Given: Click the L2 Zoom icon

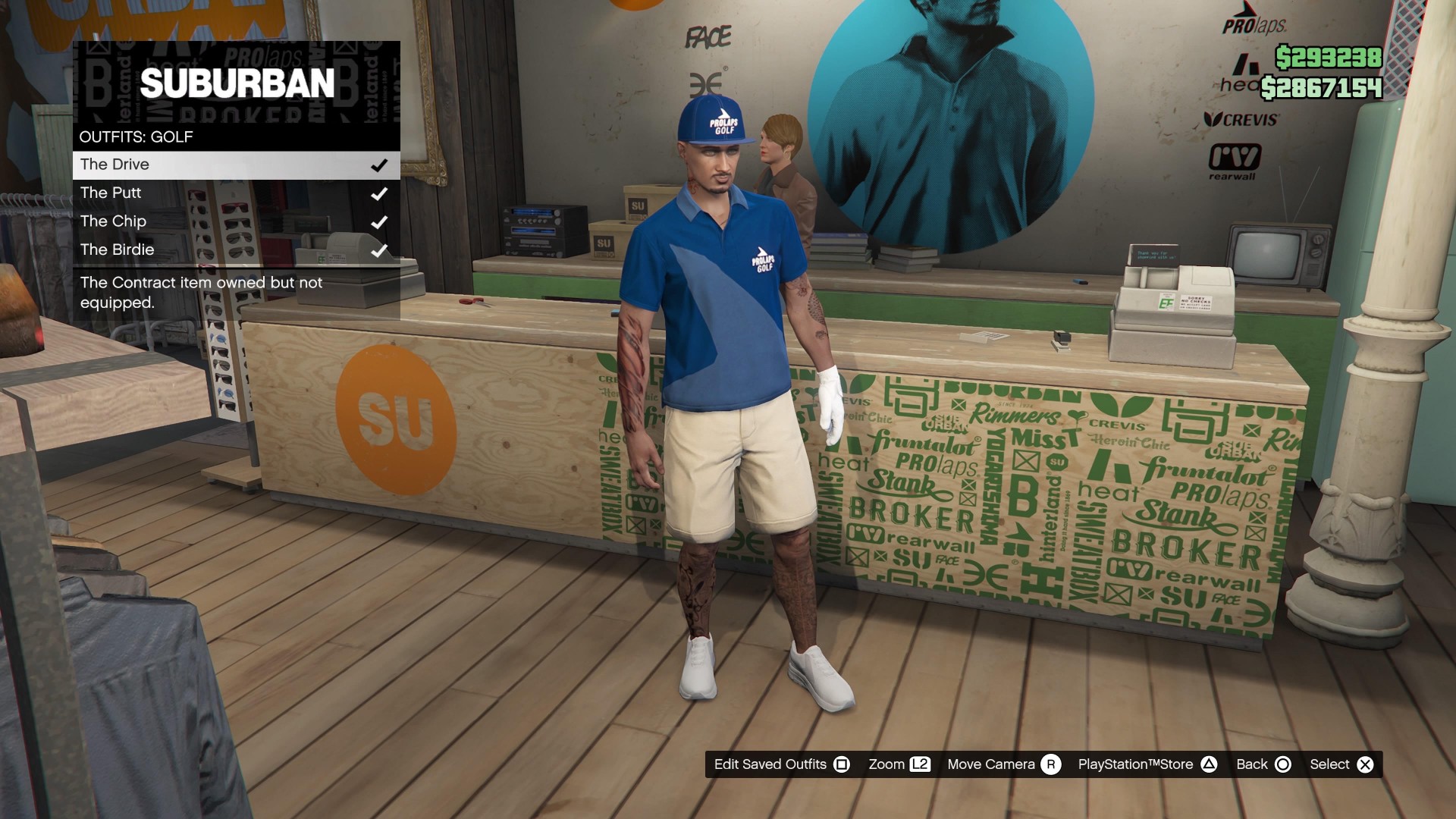Looking at the screenshot, I should [921, 764].
